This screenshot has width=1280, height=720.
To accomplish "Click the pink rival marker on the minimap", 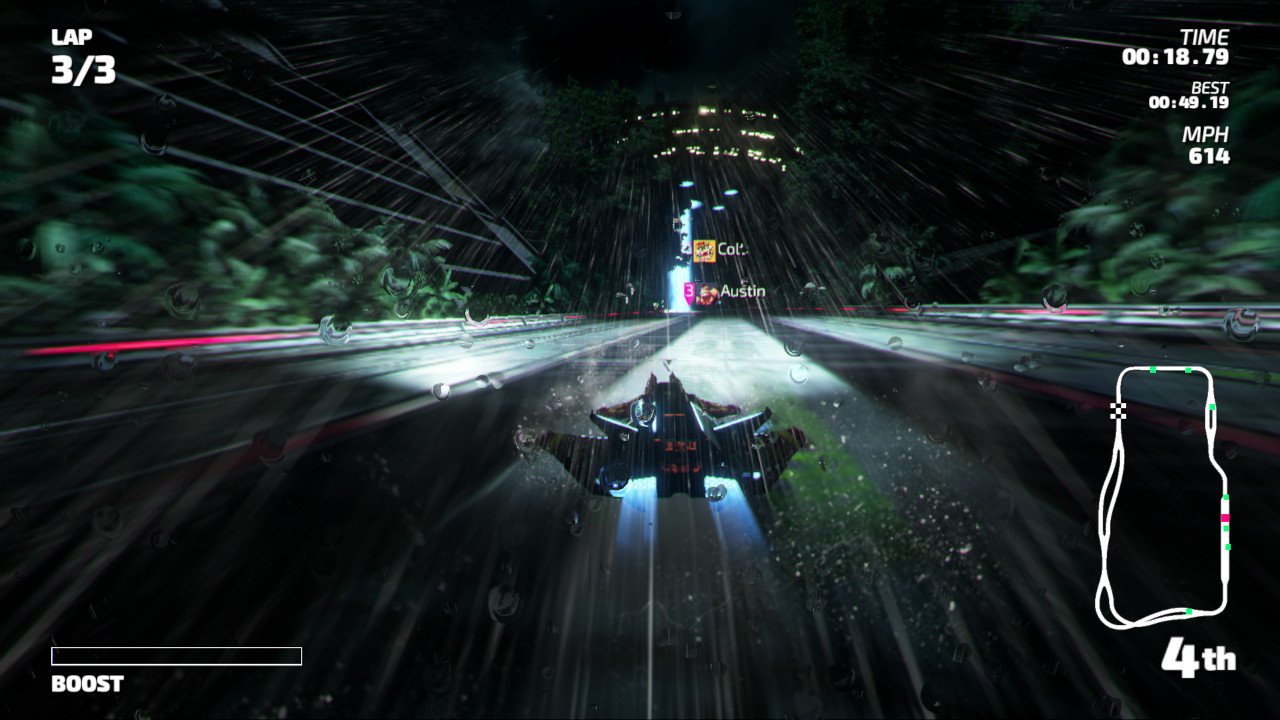I will (1226, 518).
